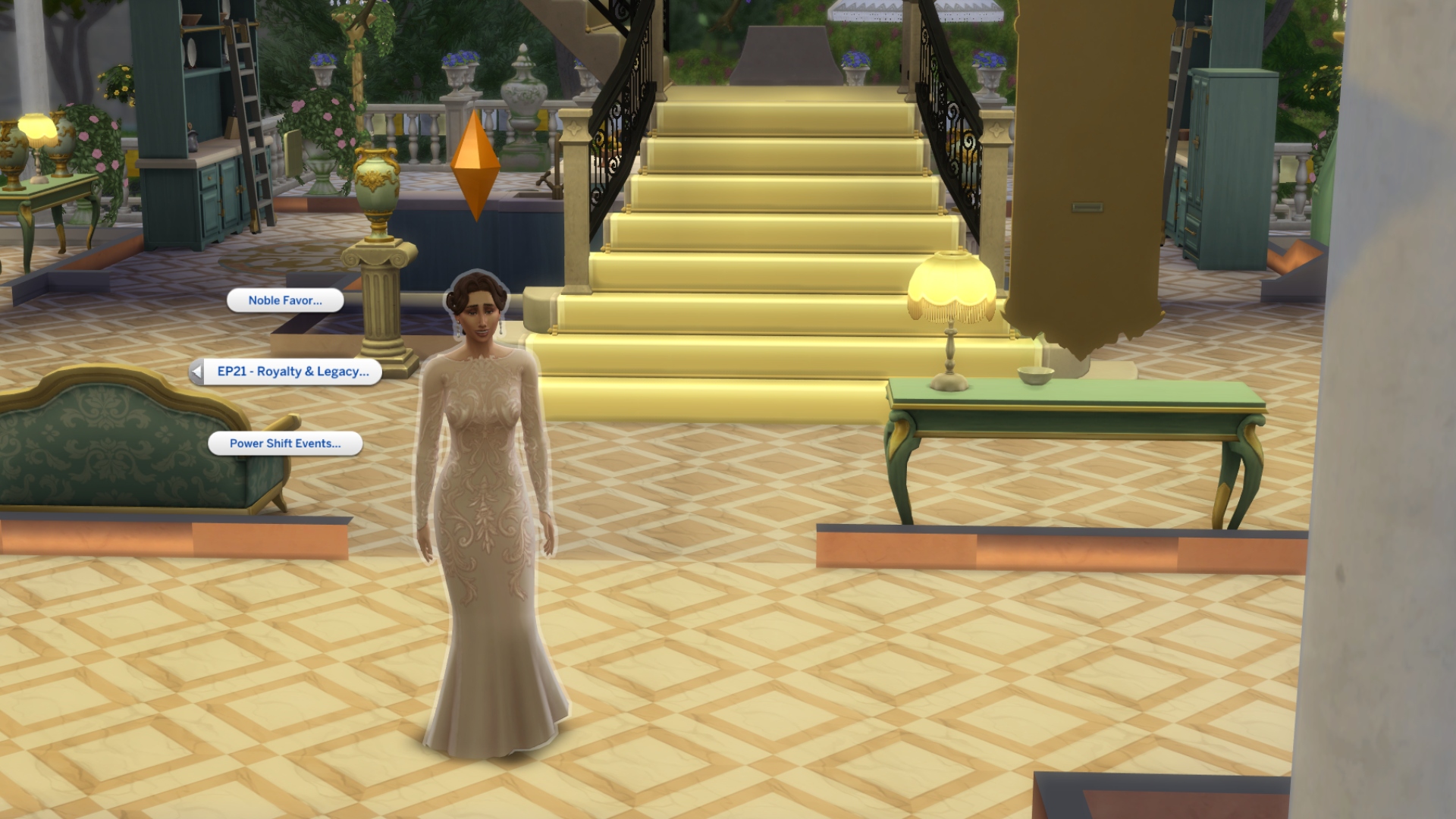The height and width of the screenshot is (819, 1456).
Task: Click the back arrow on the EP21 entry
Action: tap(199, 372)
